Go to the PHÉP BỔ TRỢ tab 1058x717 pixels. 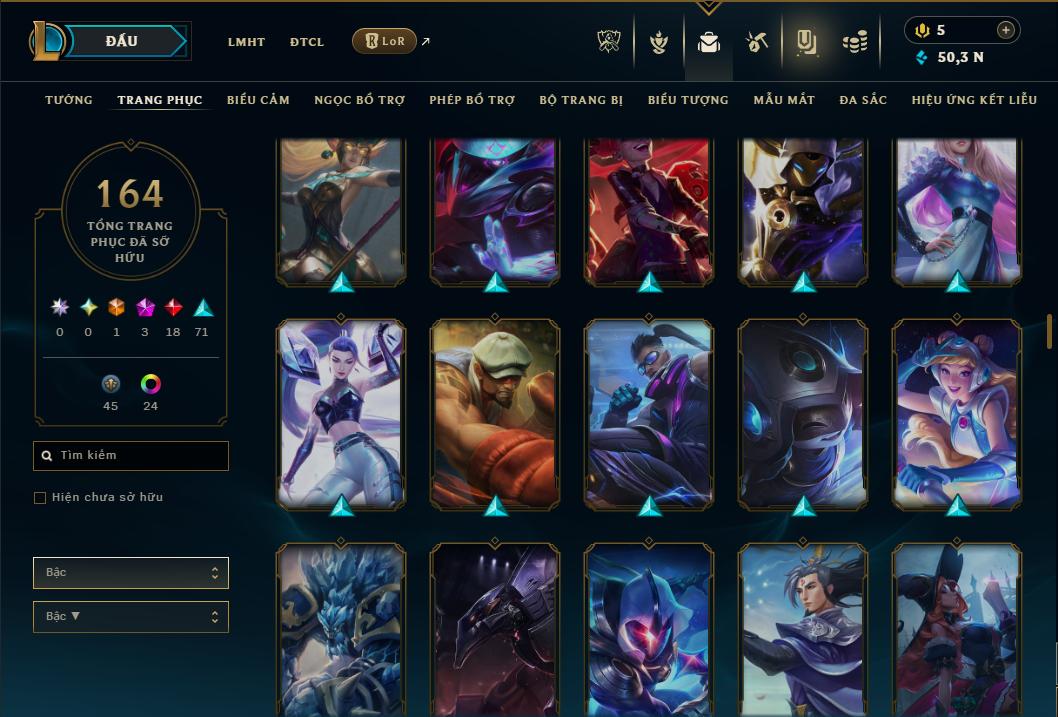pos(472,100)
